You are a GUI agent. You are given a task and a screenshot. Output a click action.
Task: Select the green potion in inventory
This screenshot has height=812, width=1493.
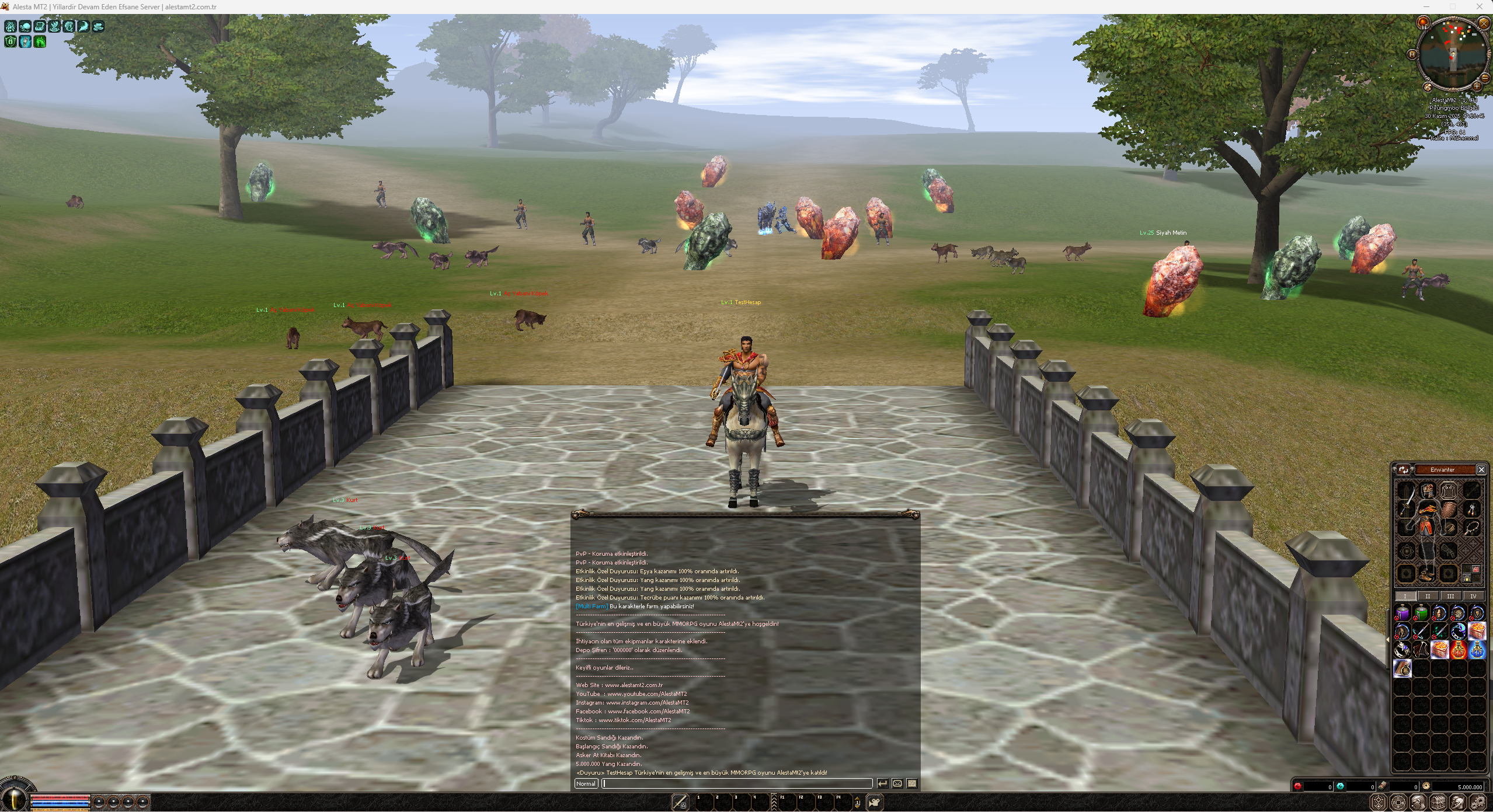pyautogui.click(x=1421, y=613)
